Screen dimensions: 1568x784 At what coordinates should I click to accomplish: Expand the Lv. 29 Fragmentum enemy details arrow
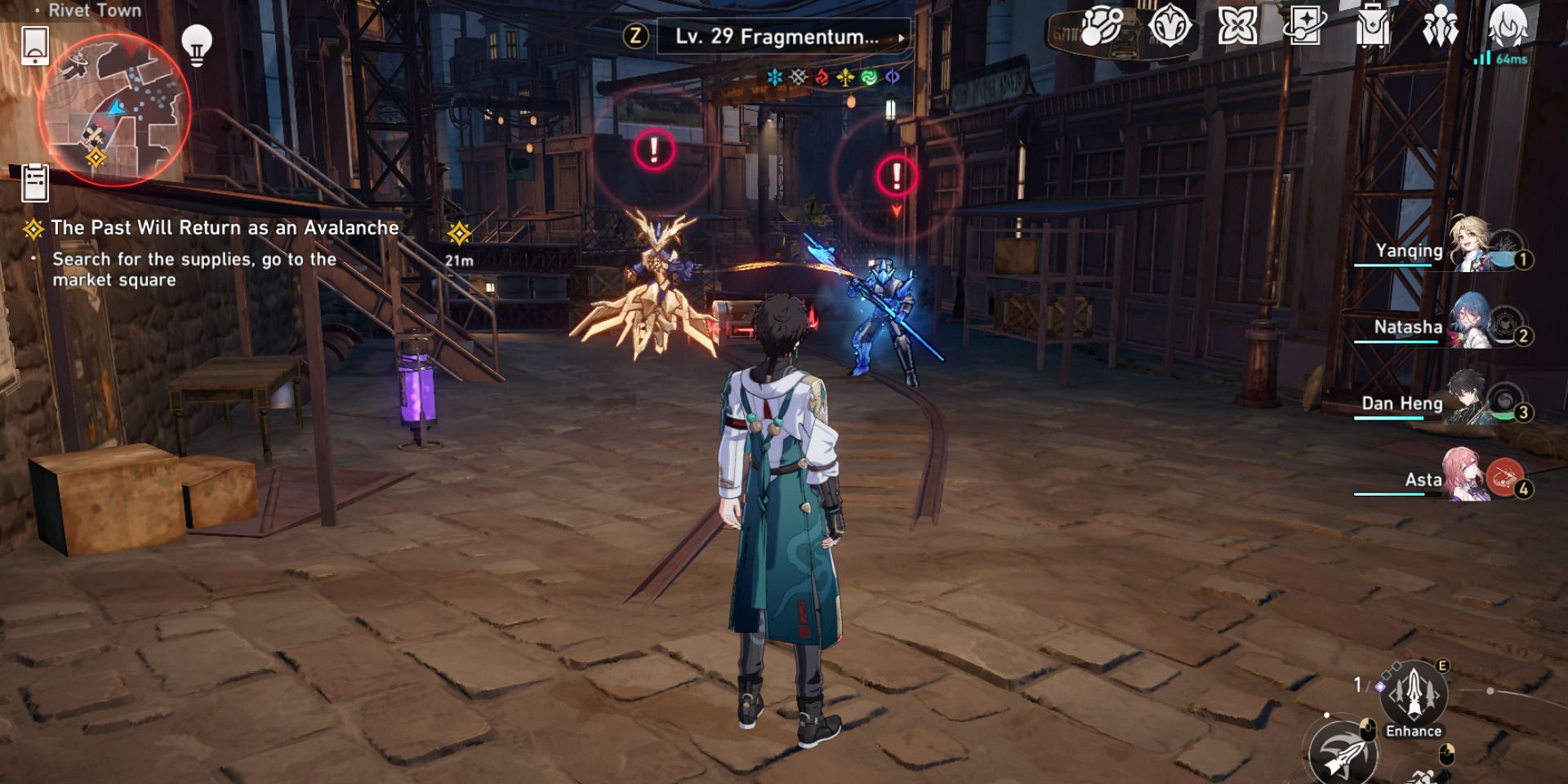point(902,38)
